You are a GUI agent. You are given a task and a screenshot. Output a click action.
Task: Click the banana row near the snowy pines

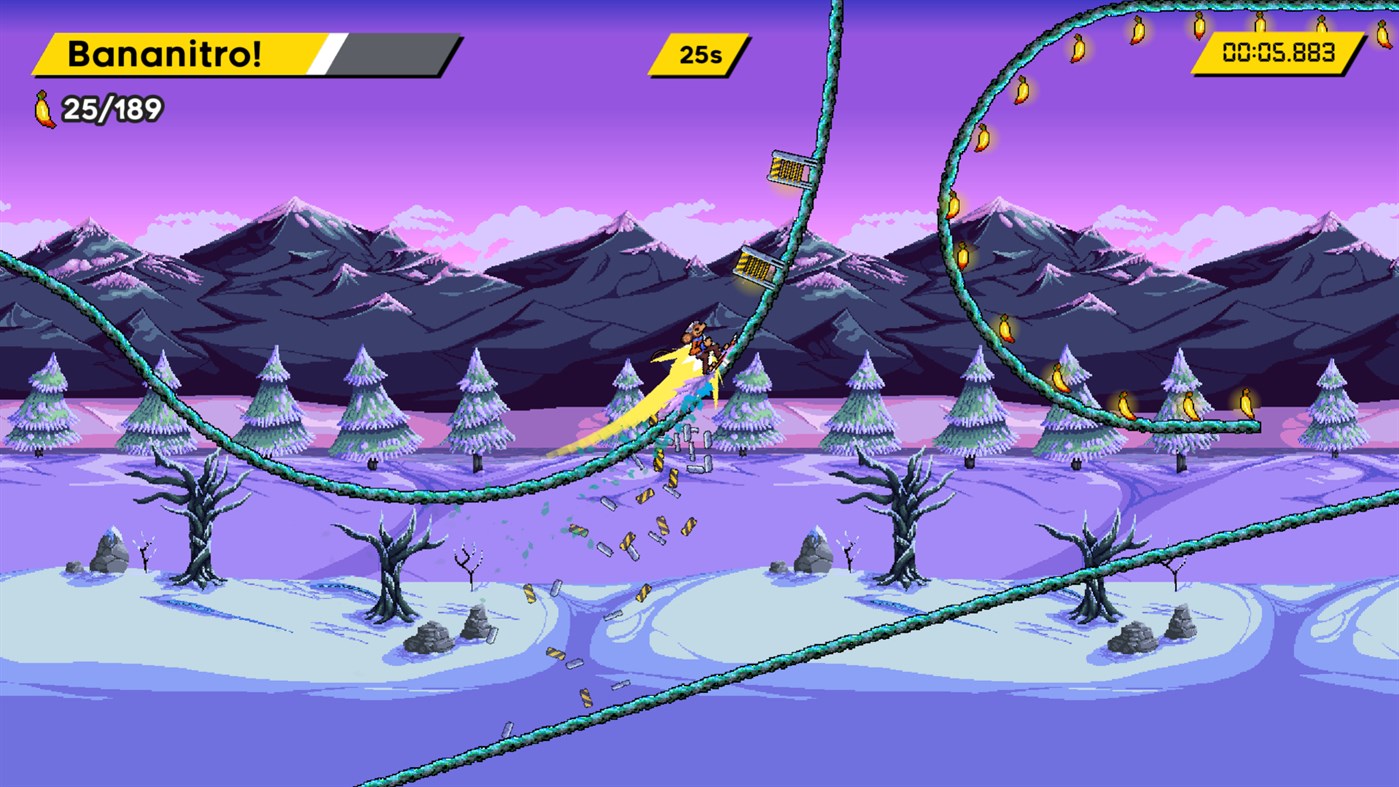pyautogui.click(x=1190, y=405)
